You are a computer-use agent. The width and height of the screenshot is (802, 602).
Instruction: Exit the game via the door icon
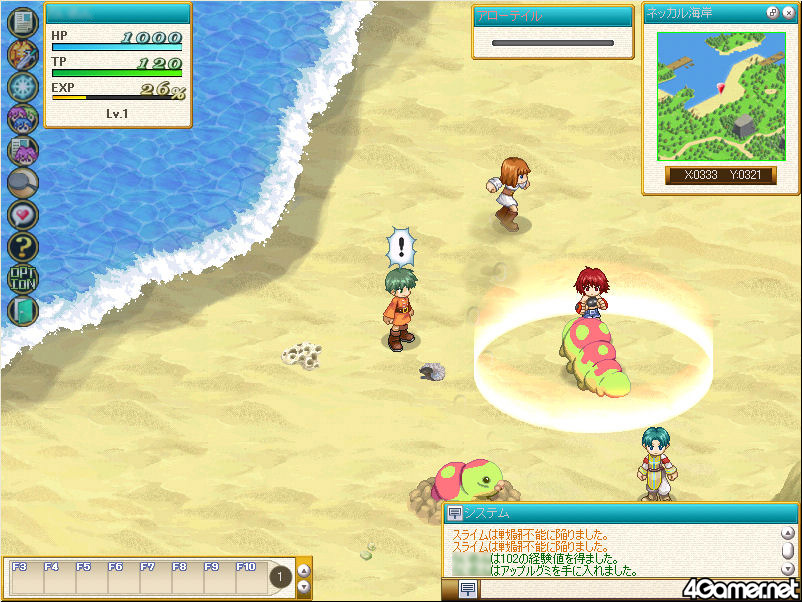[x=22, y=310]
